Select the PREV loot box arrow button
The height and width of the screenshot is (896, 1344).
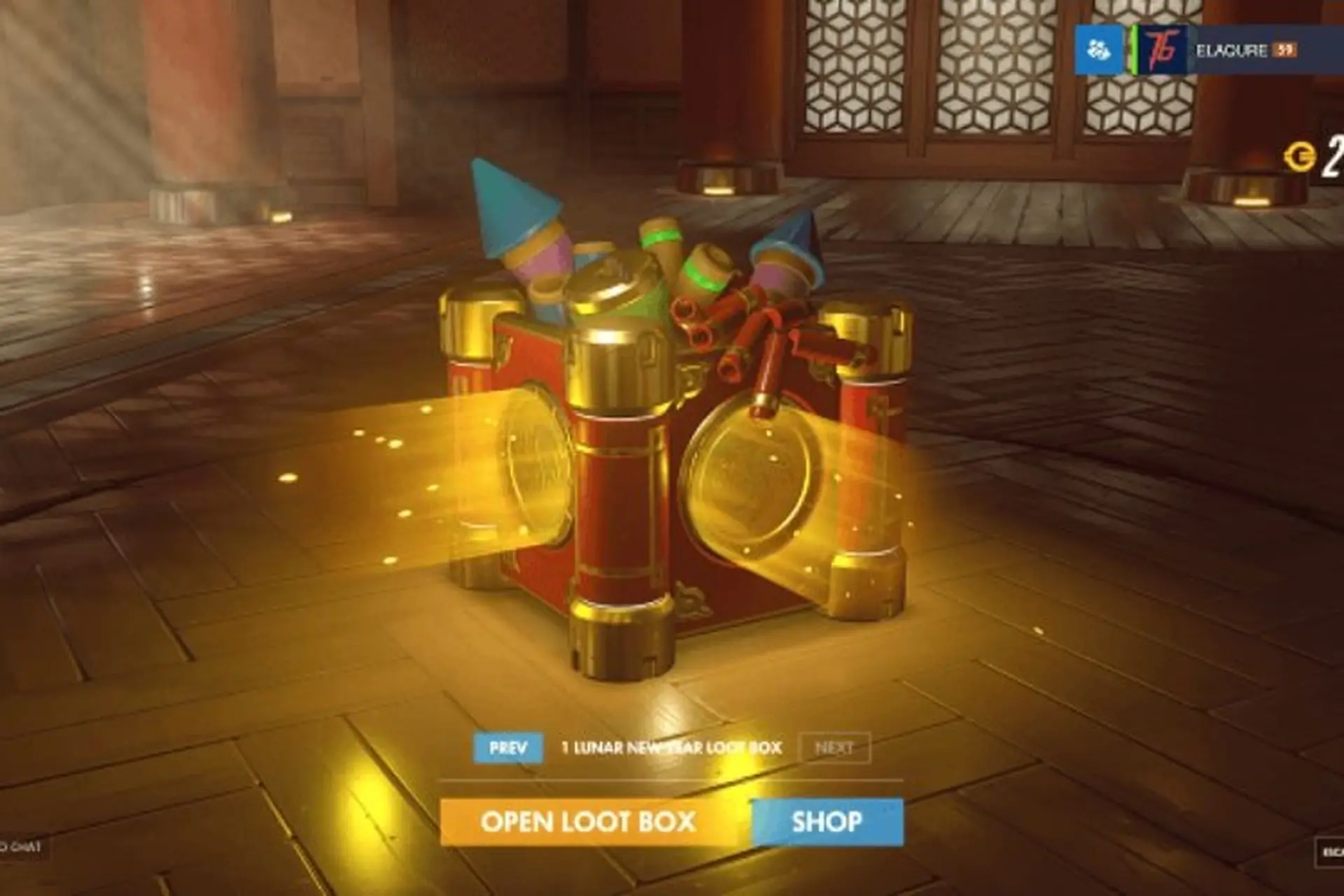509,748
